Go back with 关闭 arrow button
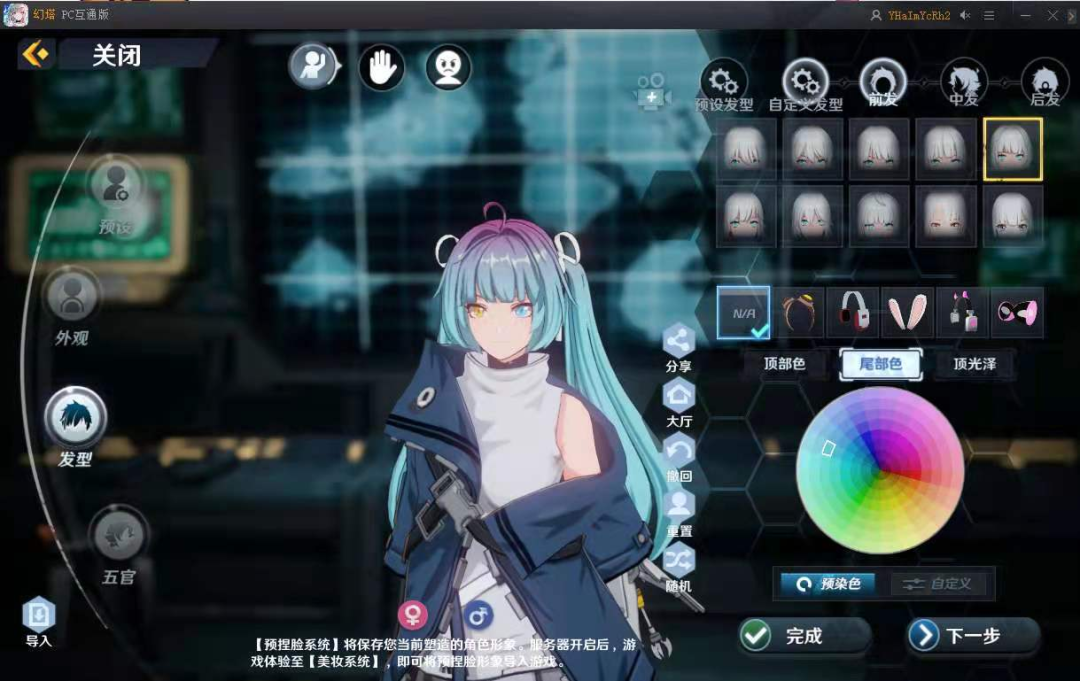 pyautogui.click(x=36, y=54)
